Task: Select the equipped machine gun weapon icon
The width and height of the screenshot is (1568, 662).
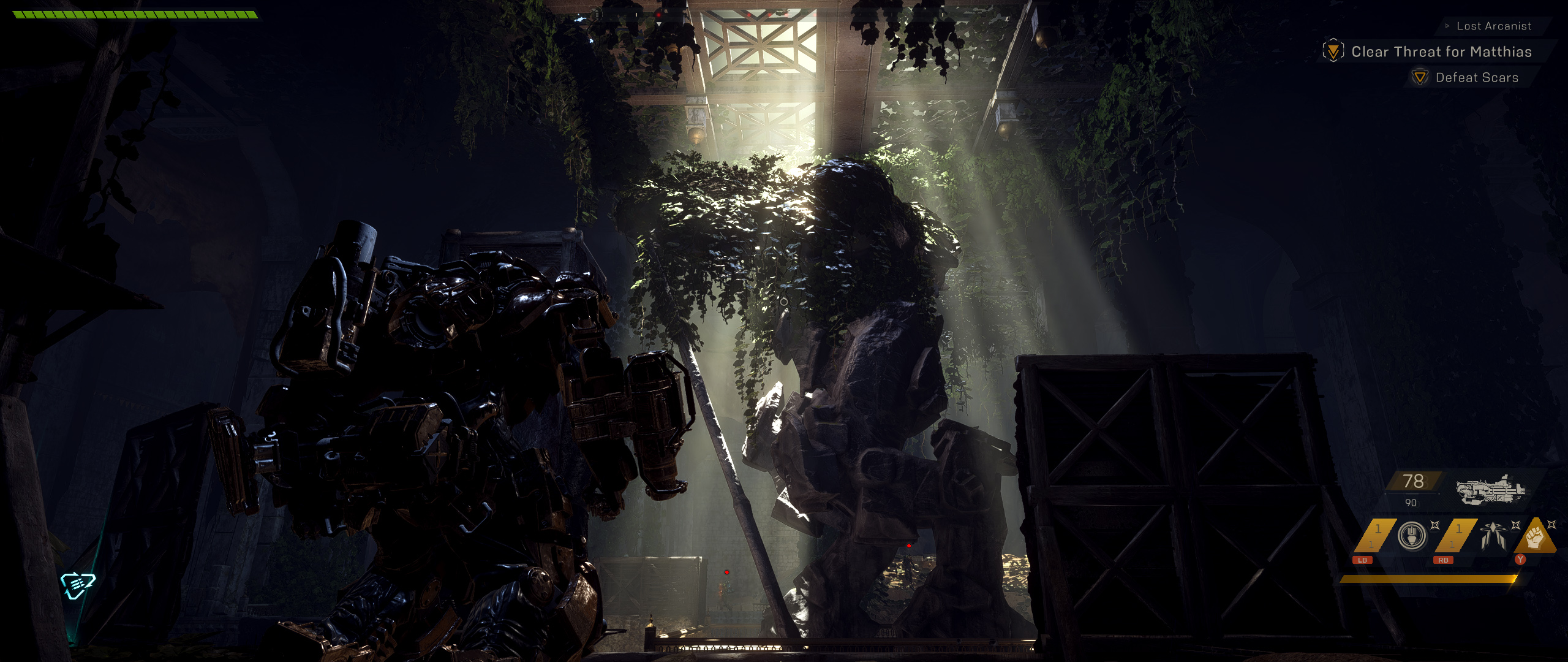Action: pos(1490,489)
